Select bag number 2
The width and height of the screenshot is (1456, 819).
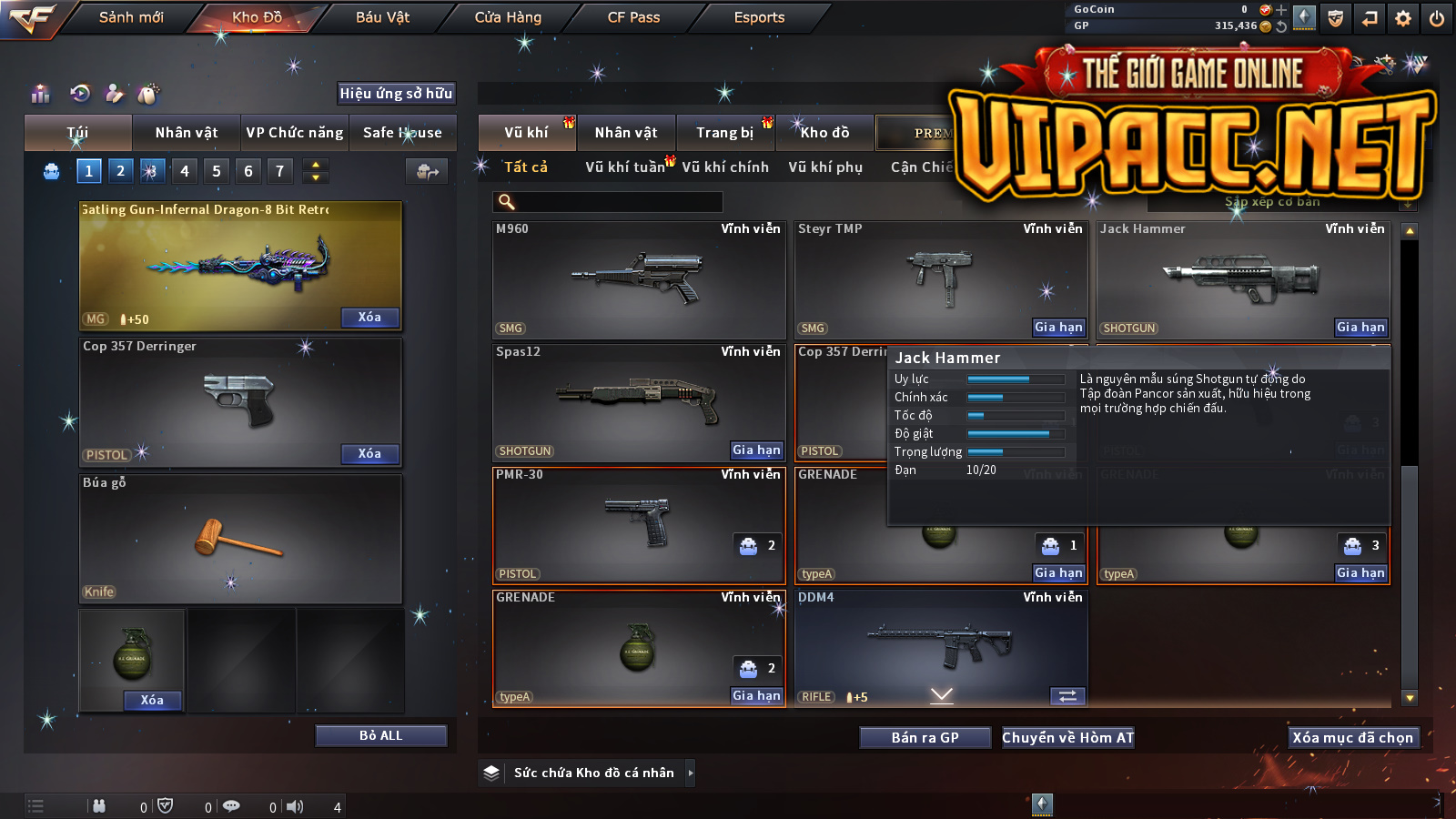pyautogui.click(x=120, y=170)
